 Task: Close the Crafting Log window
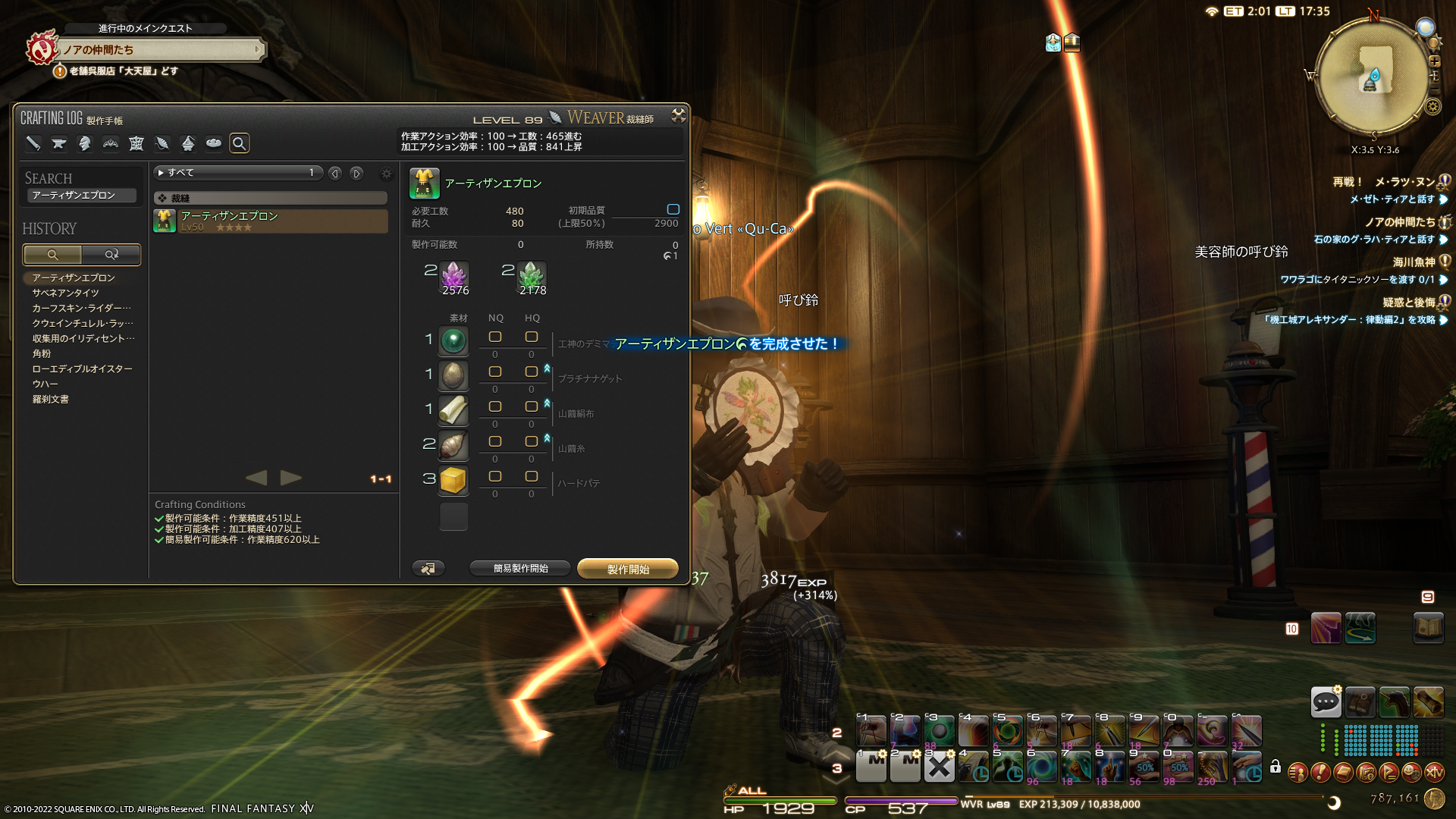coord(678,115)
